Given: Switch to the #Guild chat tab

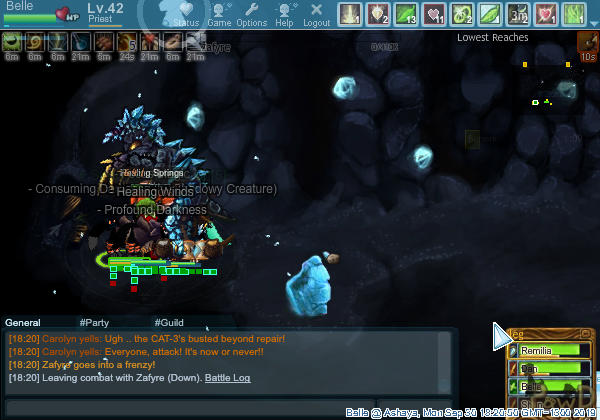Looking at the screenshot, I should [169, 323].
